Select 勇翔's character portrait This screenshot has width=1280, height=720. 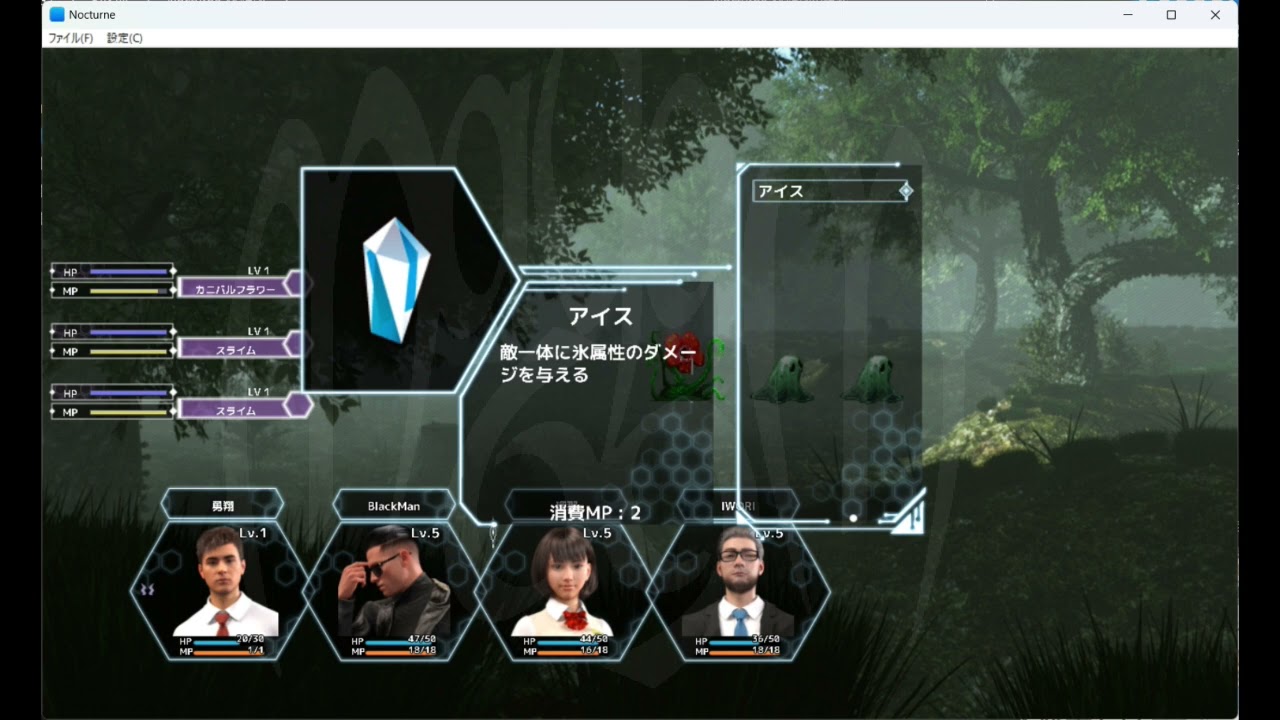[222, 585]
